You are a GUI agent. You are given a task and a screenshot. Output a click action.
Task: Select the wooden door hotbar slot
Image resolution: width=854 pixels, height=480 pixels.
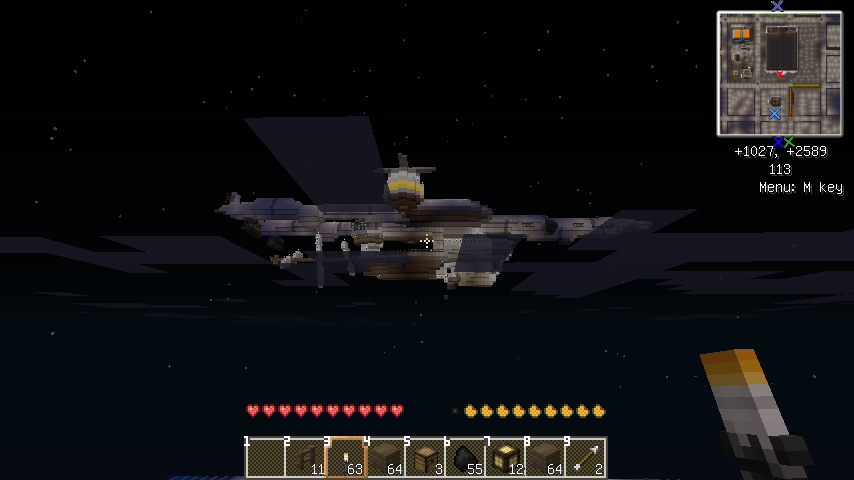305,458
